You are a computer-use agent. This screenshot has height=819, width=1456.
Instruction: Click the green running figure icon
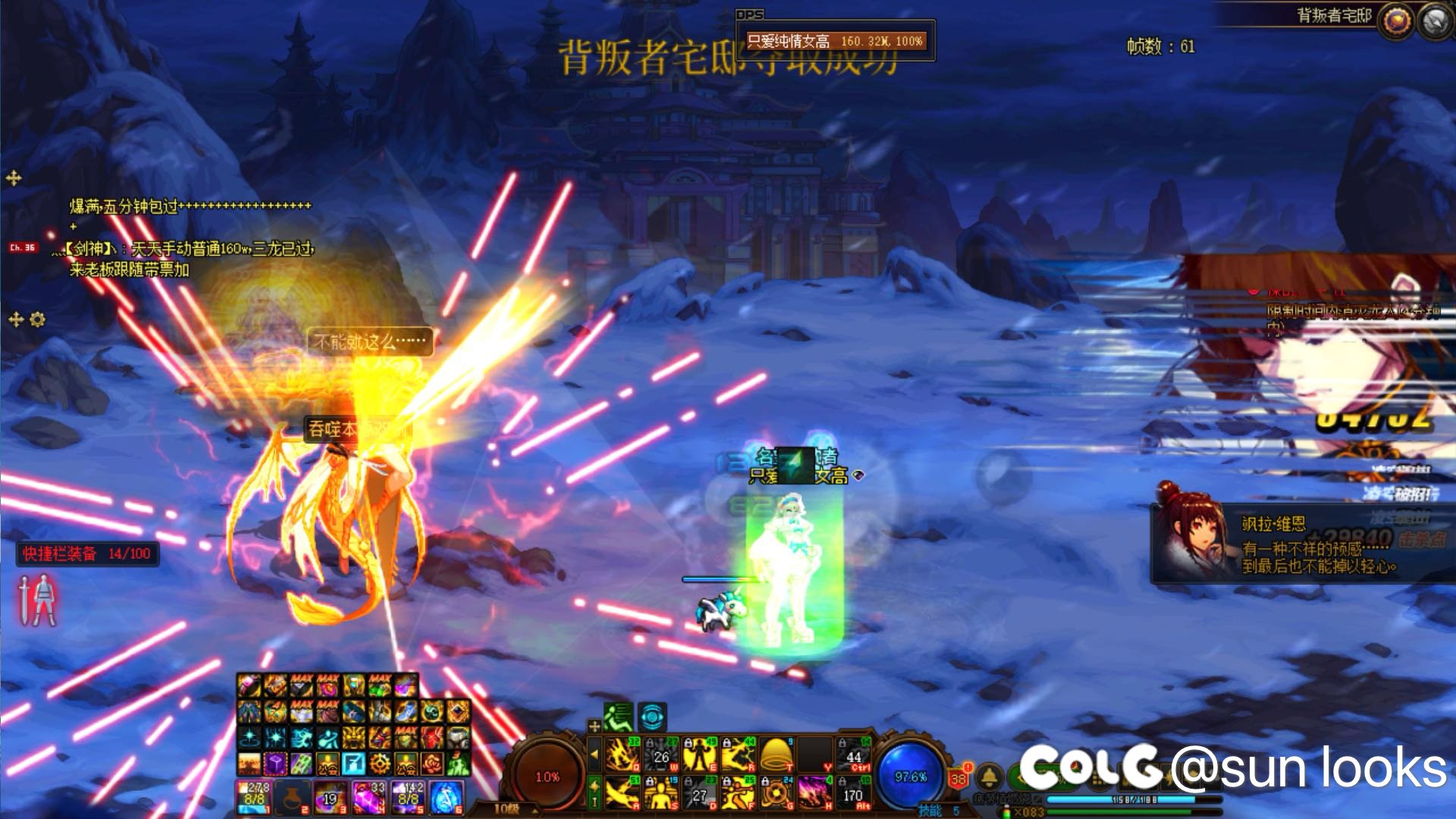pos(618,716)
